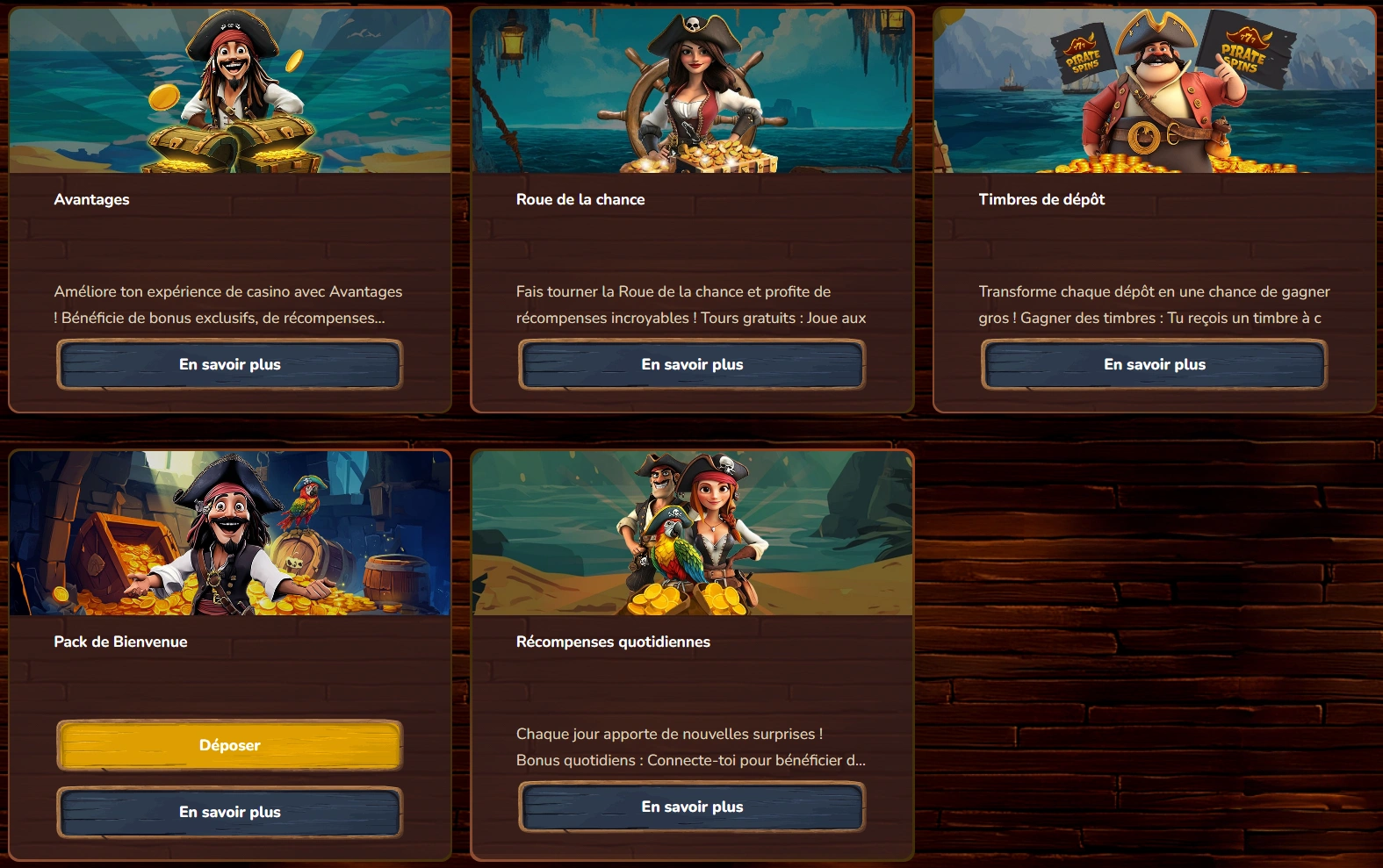The image size is (1383, 868).
Task: Click 'En savoir plus' under Roue de la chance
Action: tap(691, 363)
